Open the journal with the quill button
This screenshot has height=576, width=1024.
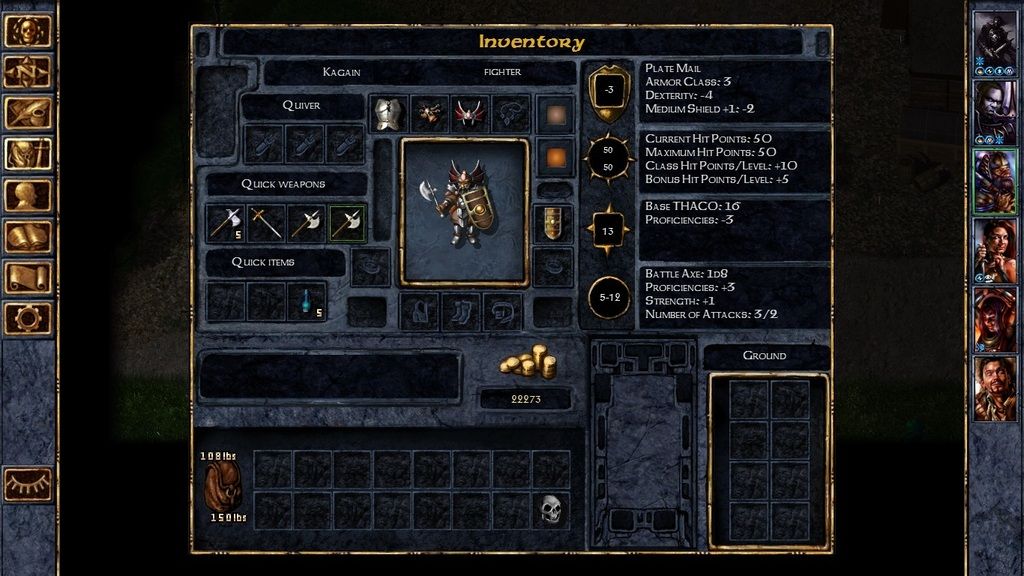click(27, 112)
